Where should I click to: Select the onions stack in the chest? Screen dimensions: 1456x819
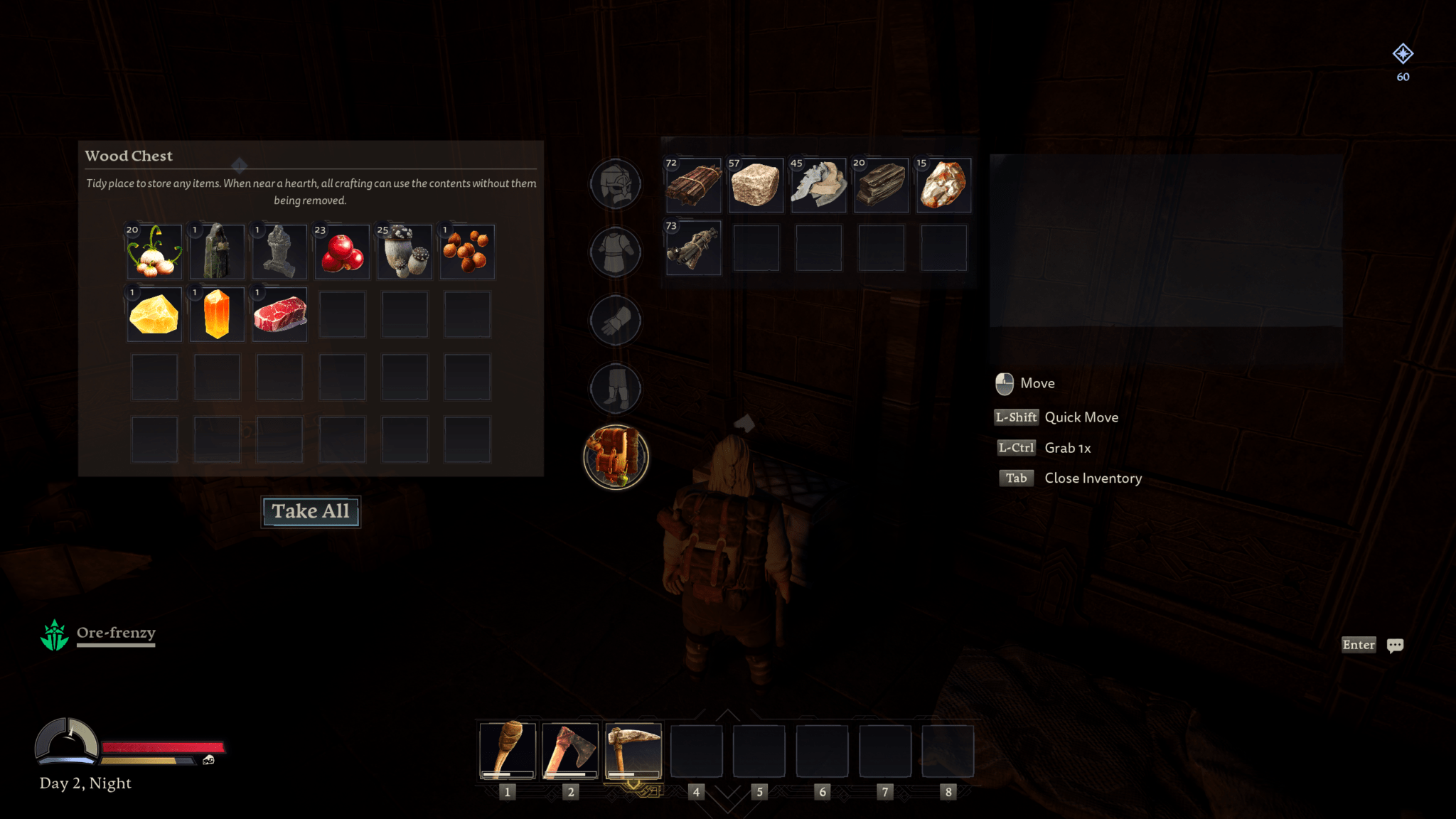point(154,252)
